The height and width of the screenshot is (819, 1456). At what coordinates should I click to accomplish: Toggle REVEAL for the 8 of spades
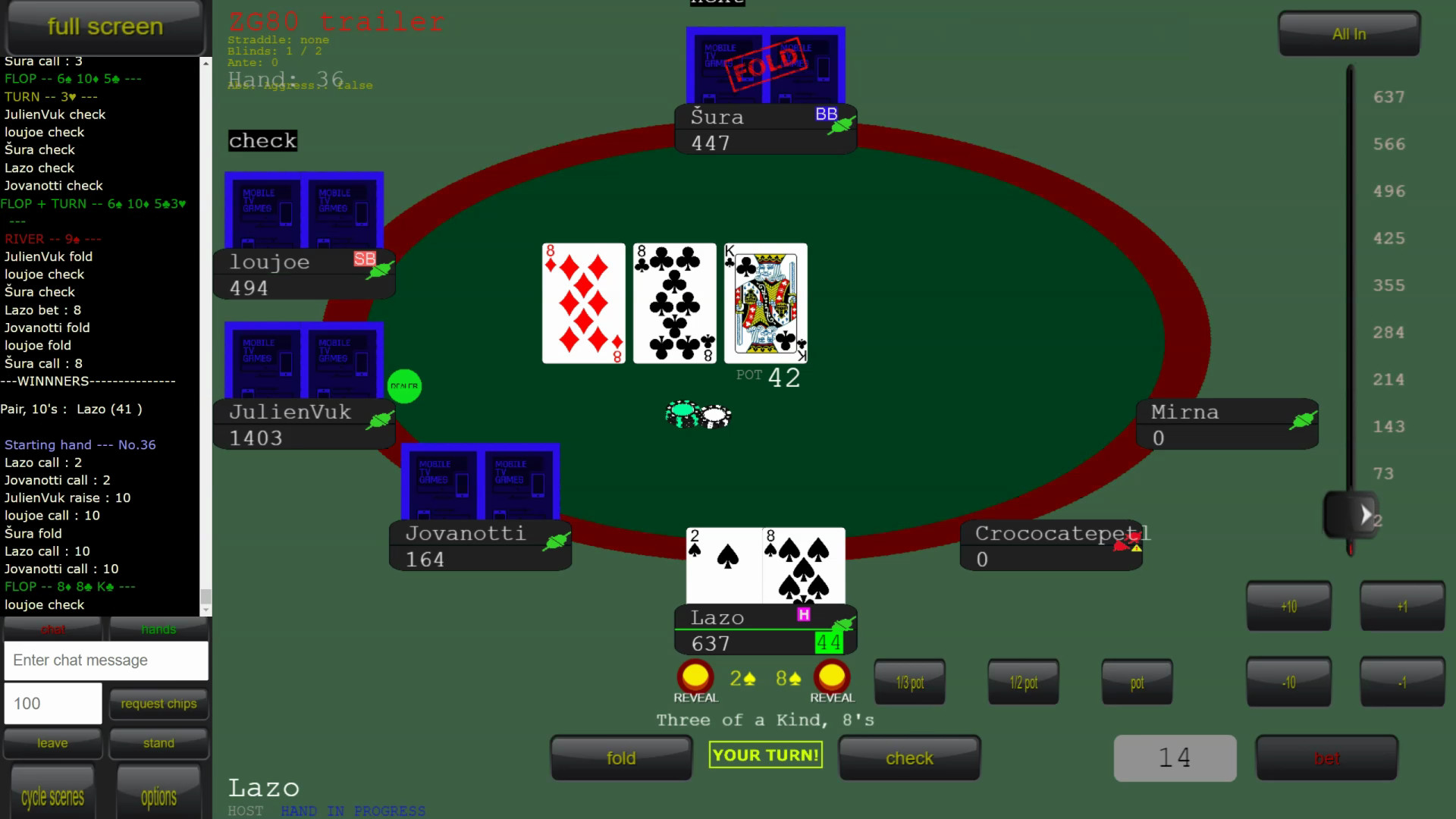pos(831,676)
